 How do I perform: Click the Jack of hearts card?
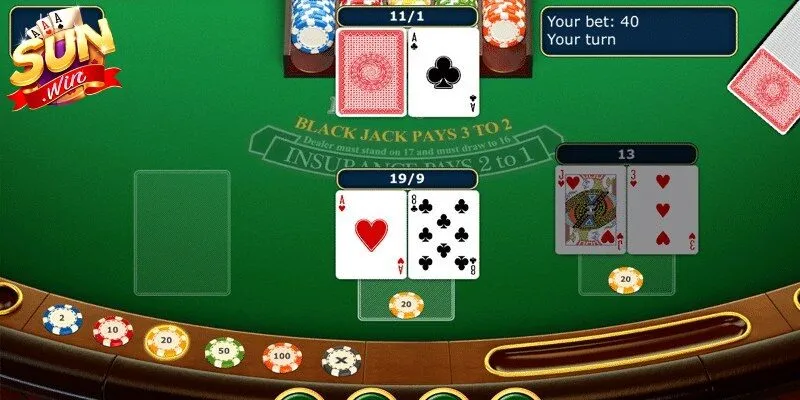592,210
